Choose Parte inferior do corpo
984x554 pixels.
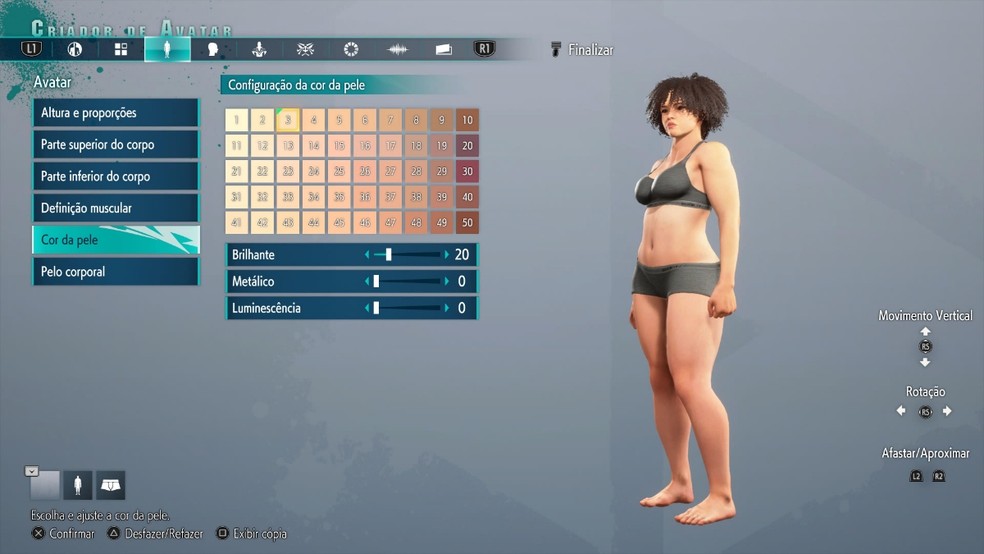[115, 176]
